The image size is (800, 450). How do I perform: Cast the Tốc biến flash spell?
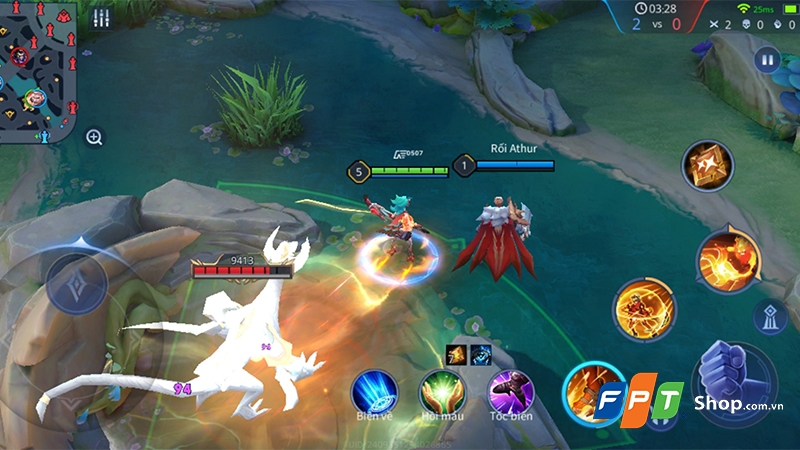coord(510,392)
